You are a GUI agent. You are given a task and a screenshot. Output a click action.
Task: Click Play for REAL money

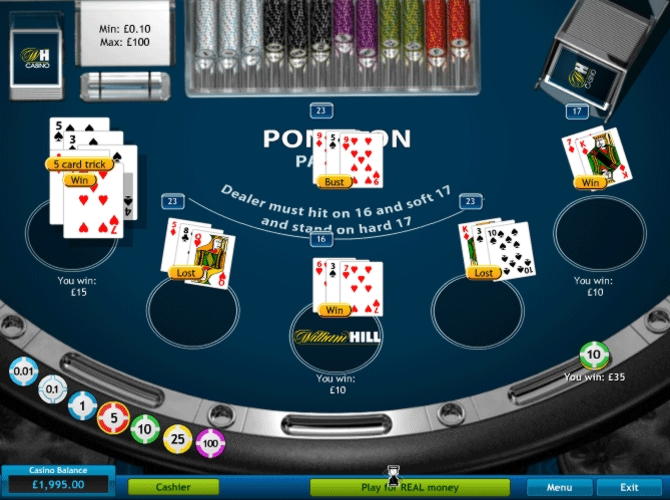pyautogui.click(x=410, y=487)
